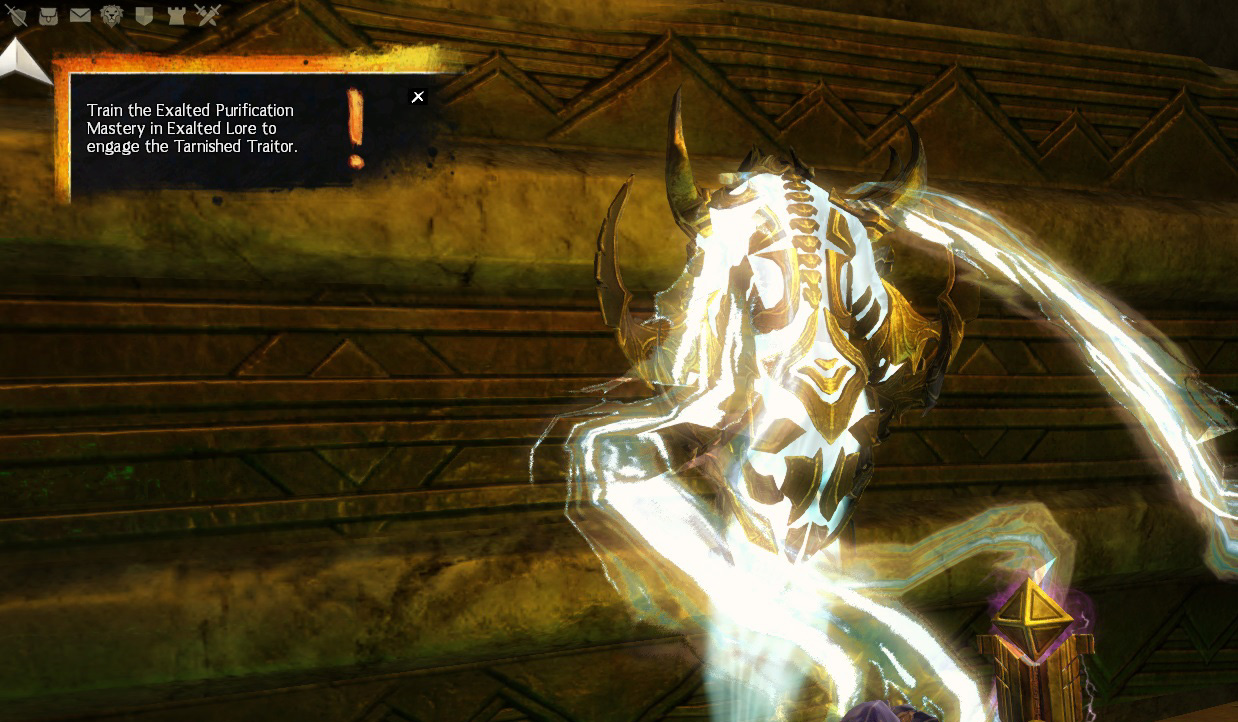Screen dimensions: 1238x722
Task: Open the PvP crossed swords icon
Action: [x=208, y=15]
